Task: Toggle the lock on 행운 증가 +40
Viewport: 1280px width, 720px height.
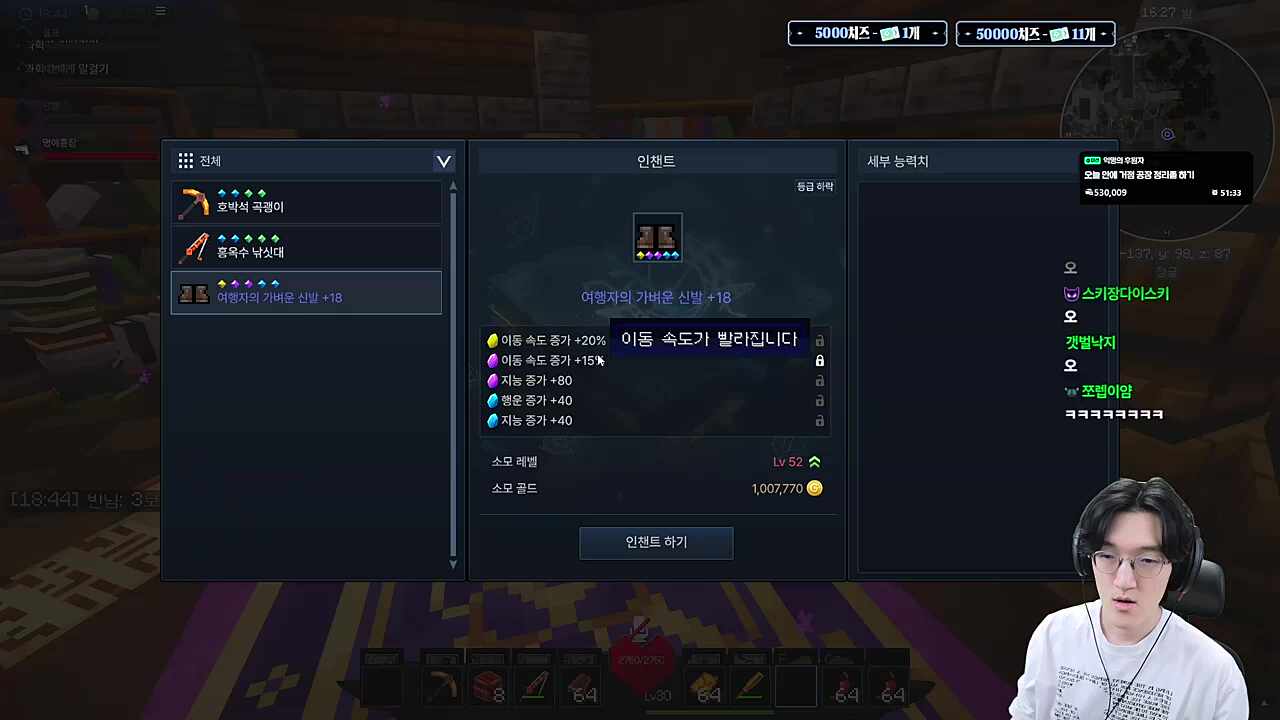Action: (820, 400)
